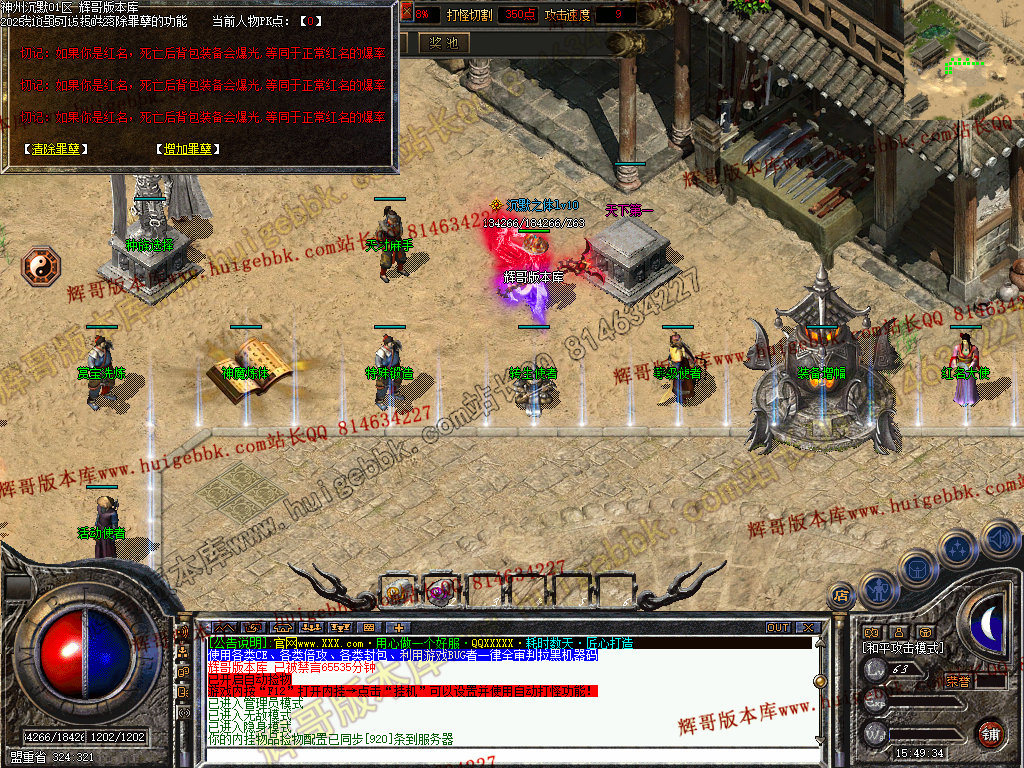The height and width of the screenshot is (768, 1024).
Task: Open the 店 shop button
Action: point(841,596)
